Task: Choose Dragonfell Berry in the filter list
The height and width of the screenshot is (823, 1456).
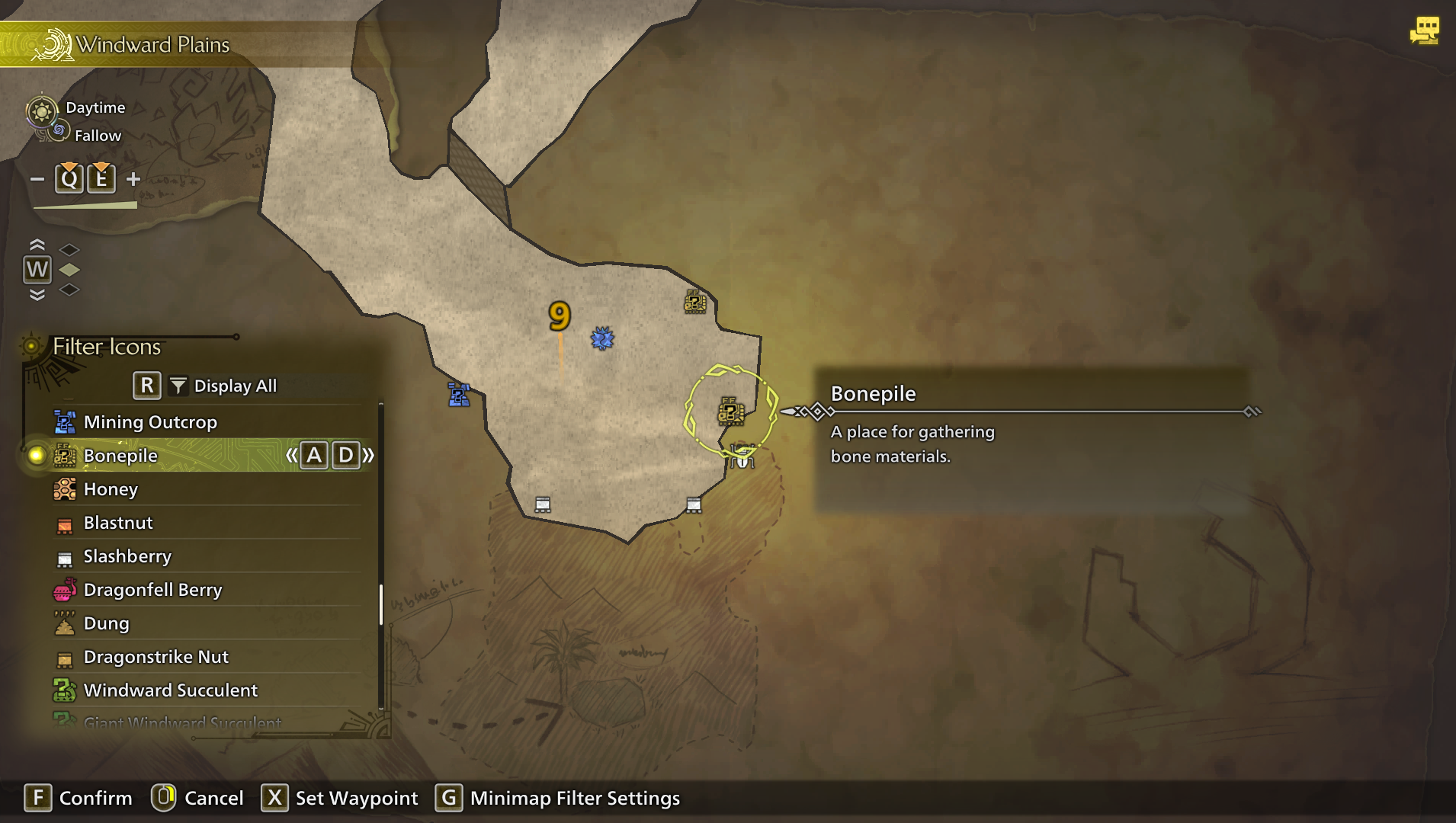Action: pos(152,590)
